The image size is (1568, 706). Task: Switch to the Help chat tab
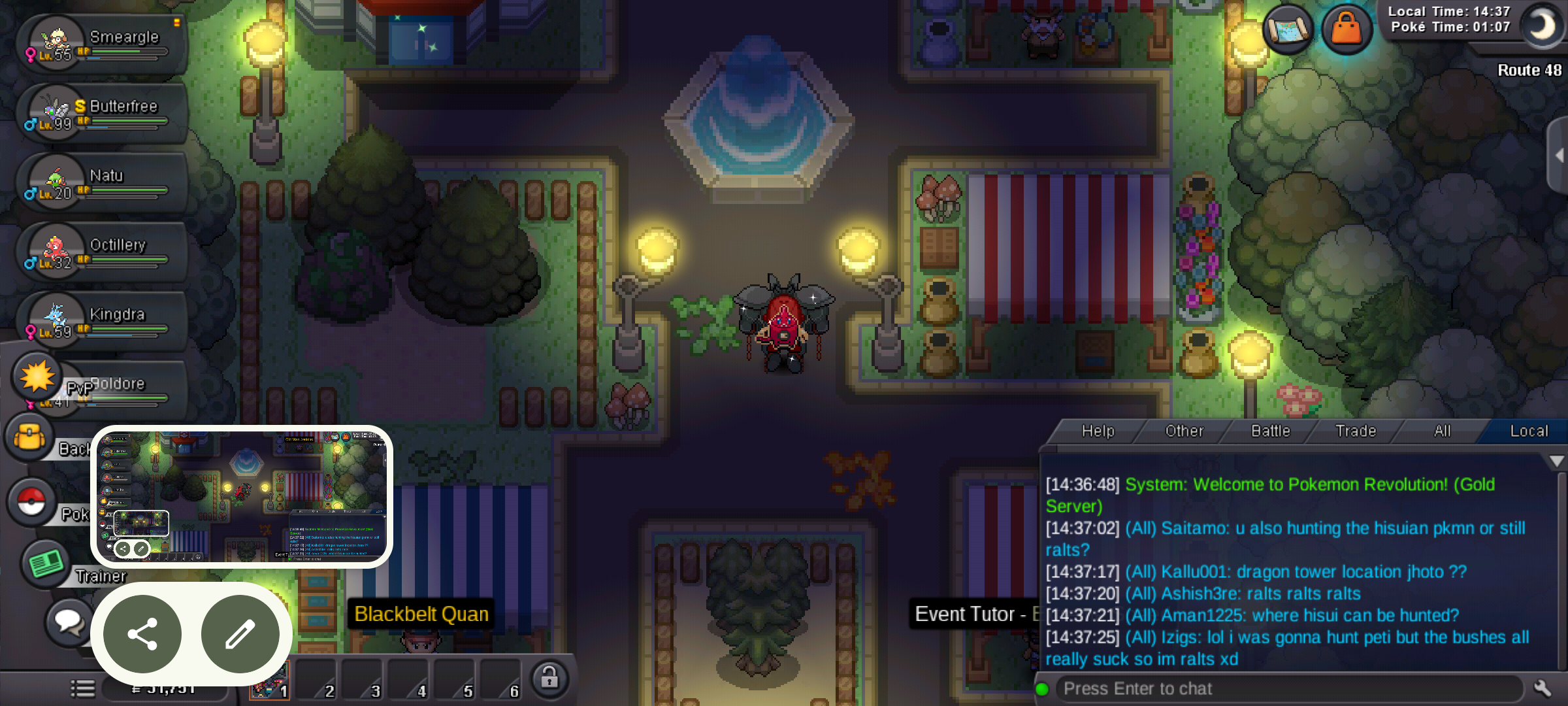pos(1098,431)
